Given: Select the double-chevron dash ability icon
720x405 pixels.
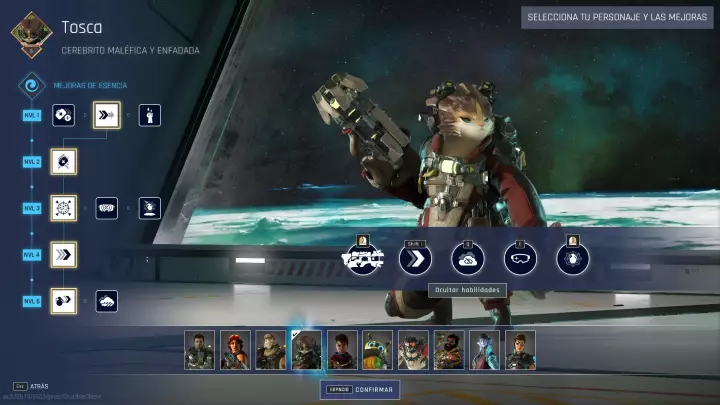Looking at the screenshot, I should click(414, 258).
